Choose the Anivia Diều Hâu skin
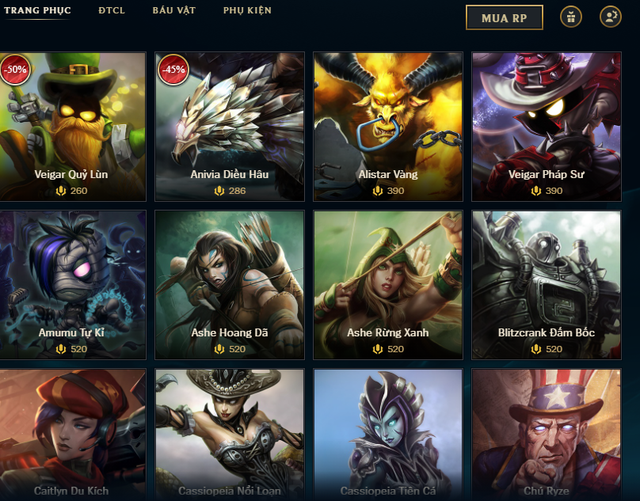640x501 pixels. pyautogui.click(x=230, y=126)
